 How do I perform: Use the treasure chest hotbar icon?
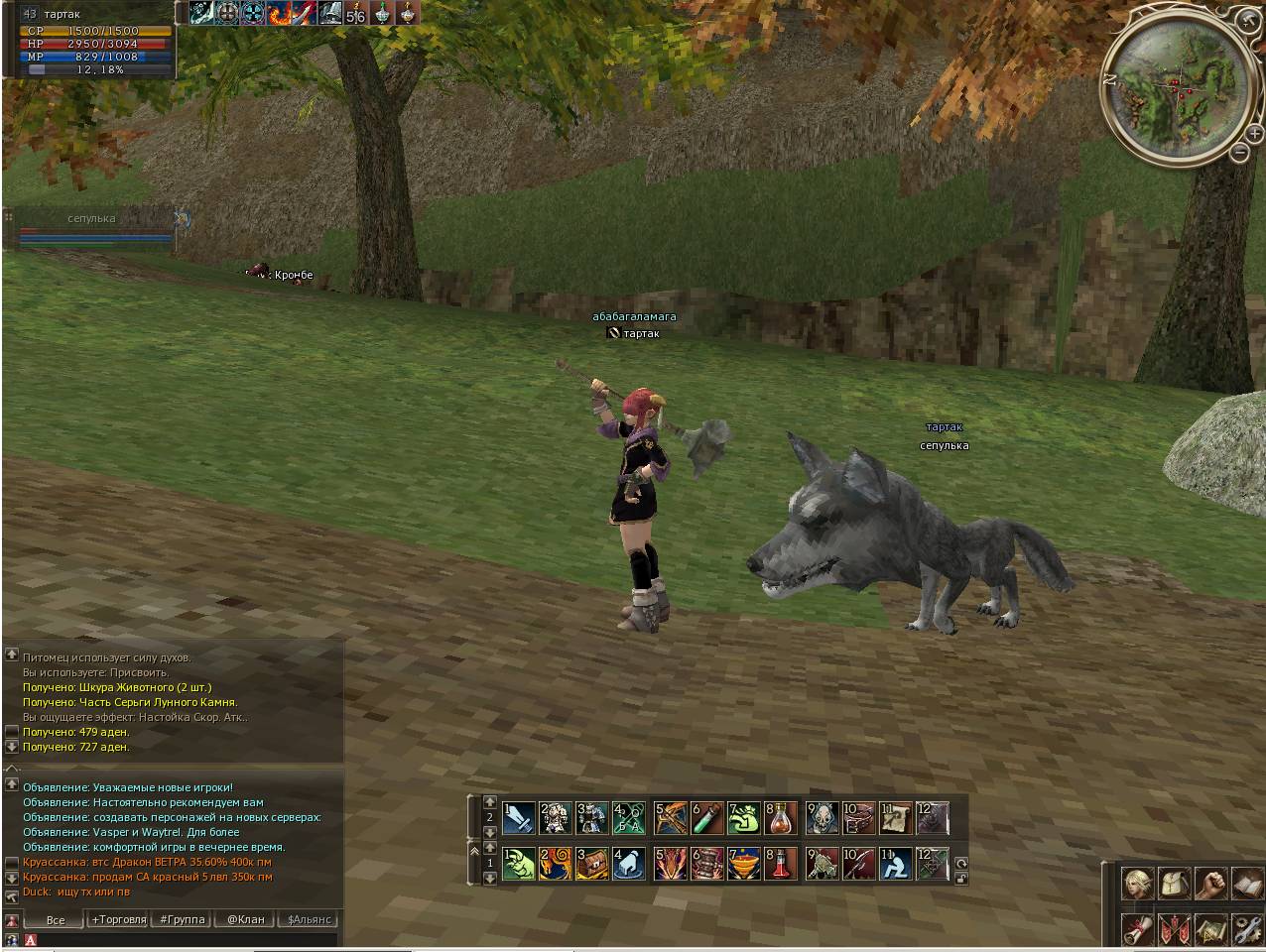point(593,863)
